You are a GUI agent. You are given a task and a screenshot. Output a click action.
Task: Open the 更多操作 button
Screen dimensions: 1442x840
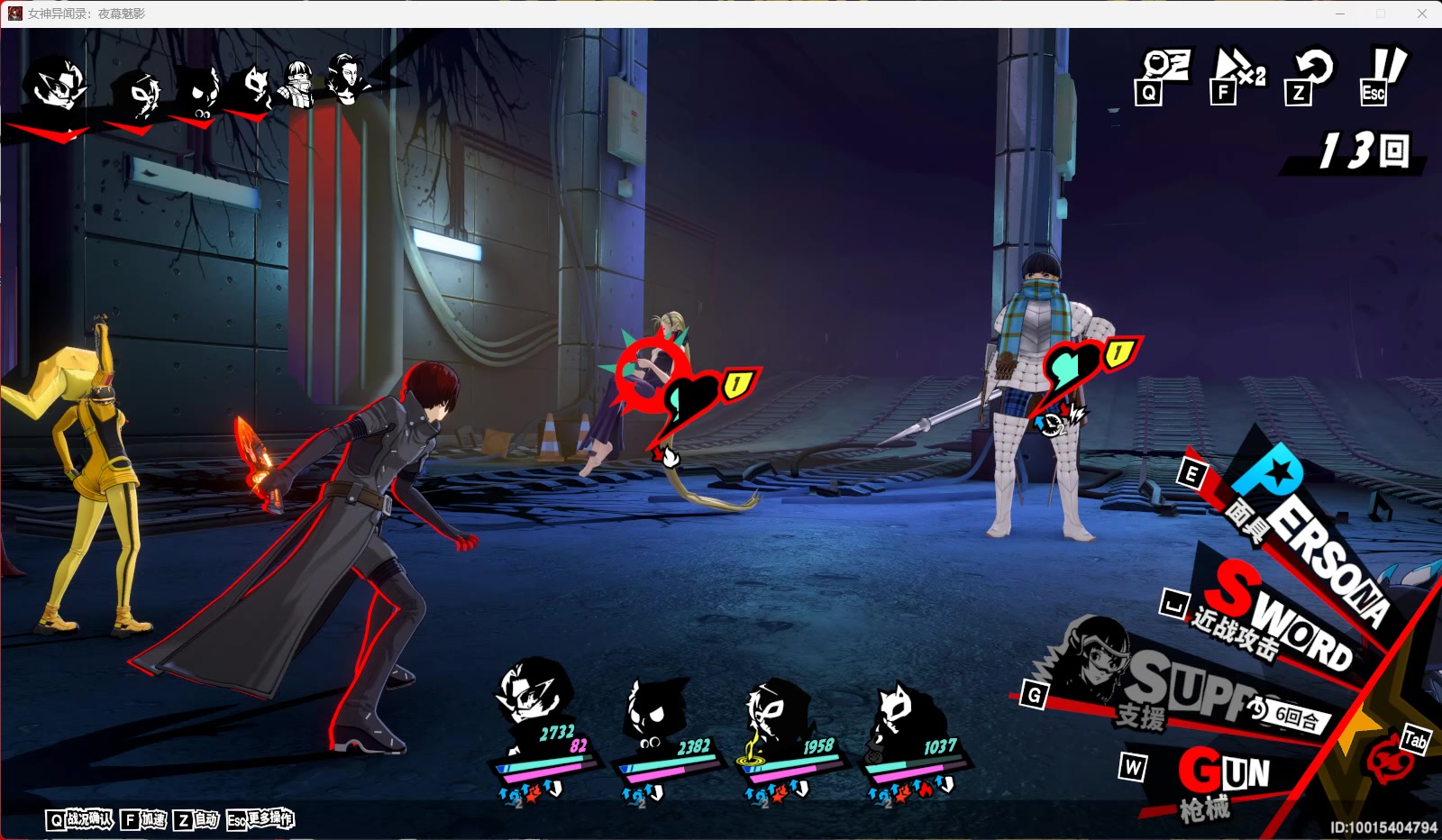coord(260,819)
